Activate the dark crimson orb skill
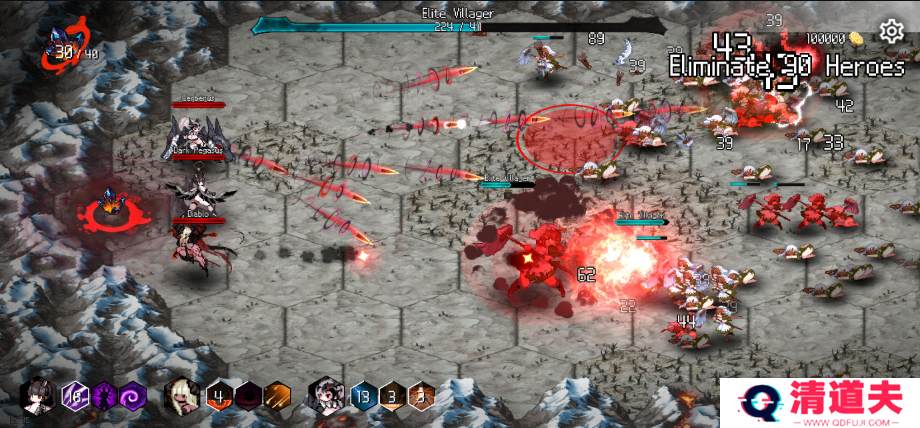The width and height of the screenshot is (920, 428). click(248, 396)
